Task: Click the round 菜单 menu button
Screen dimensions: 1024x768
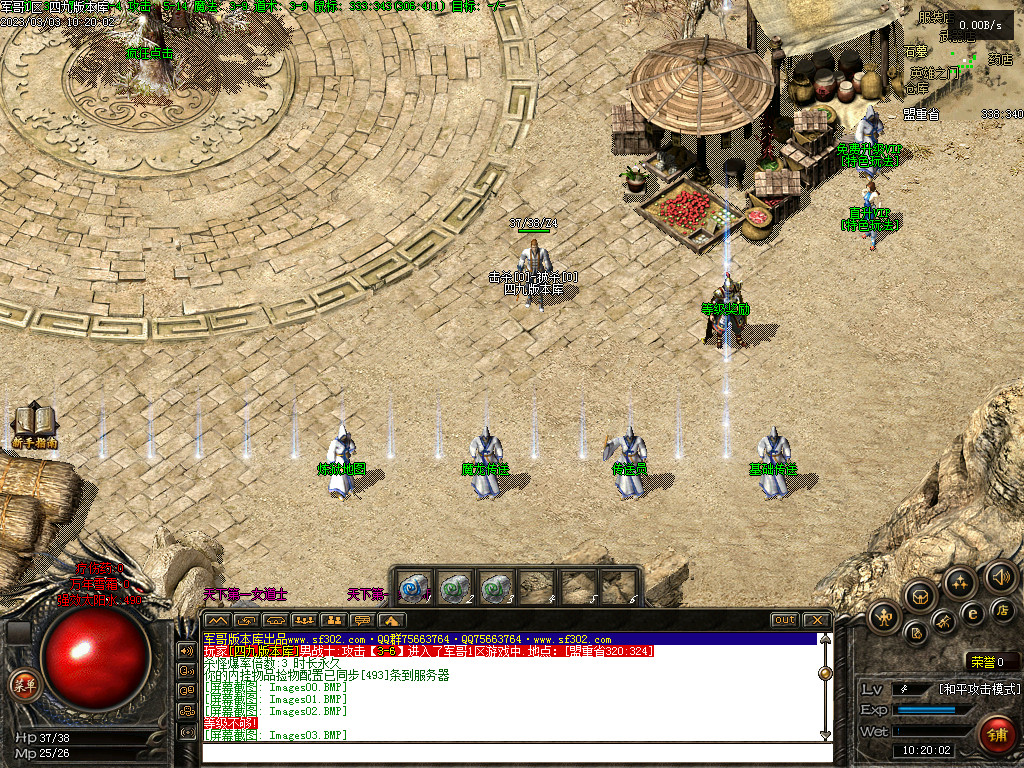Action: click(x=22, y=684)
